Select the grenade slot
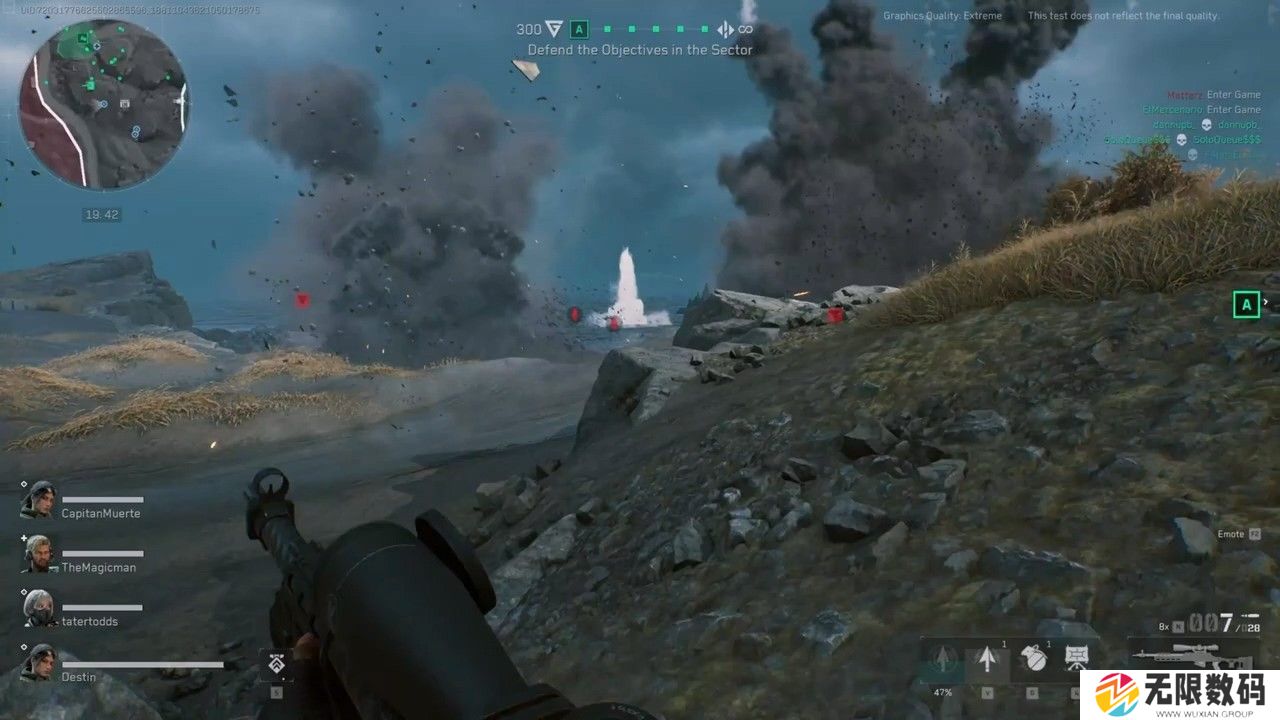This screenshot has height=720, width=1280. click(x=1032, y=661)
